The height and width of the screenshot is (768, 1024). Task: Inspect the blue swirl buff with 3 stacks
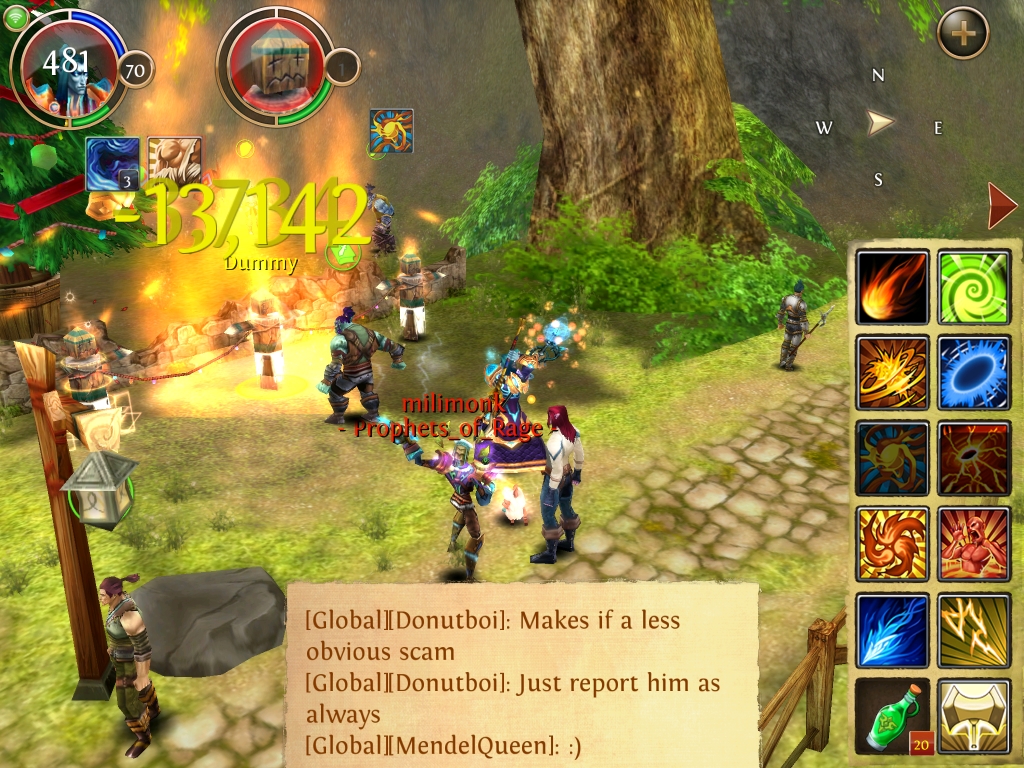tap(112, 163)
